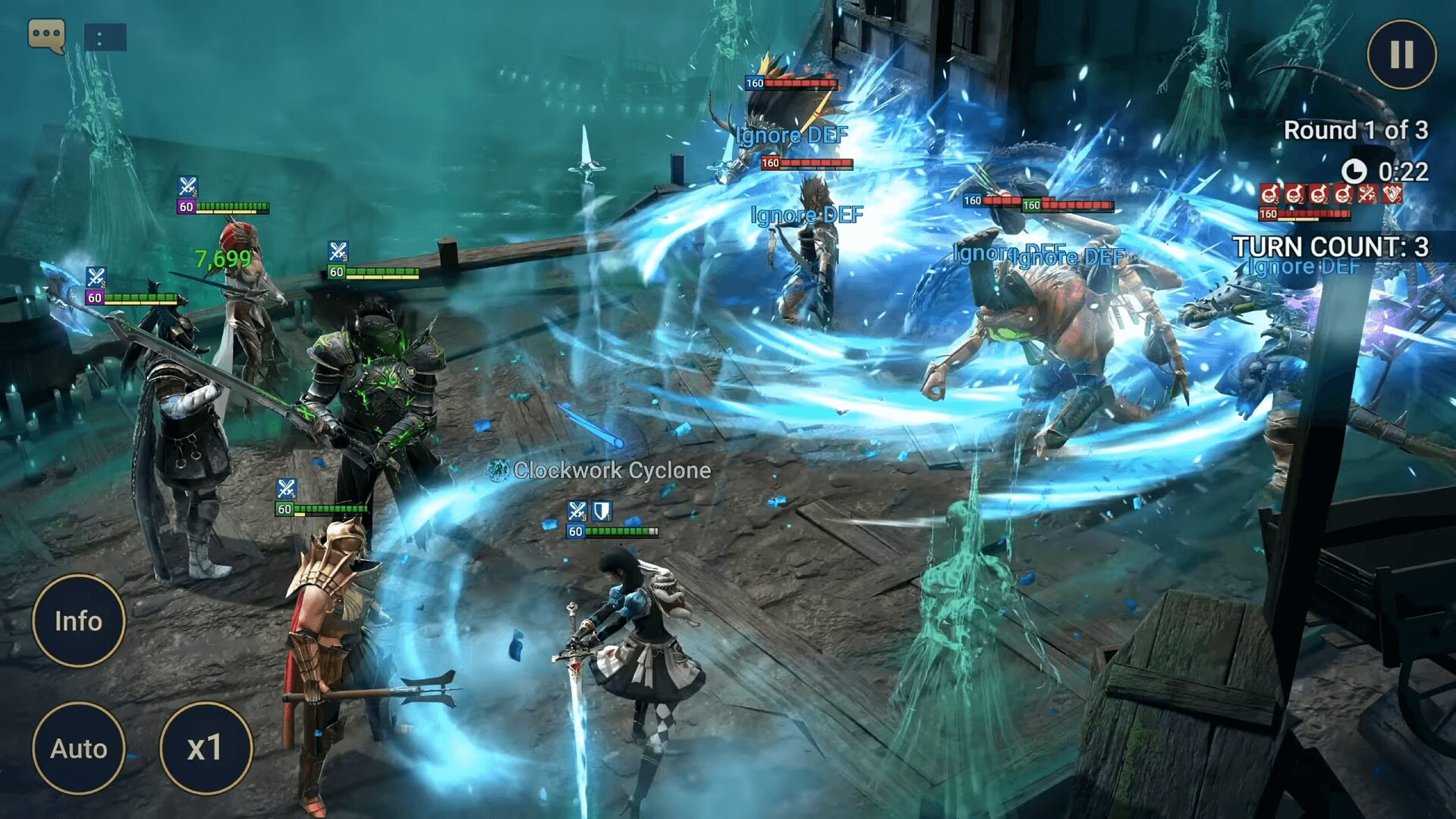The width and height of the screenshot is (1456, 819).
Task: Toggle Auto battle mode
Action: coord(78,748)
